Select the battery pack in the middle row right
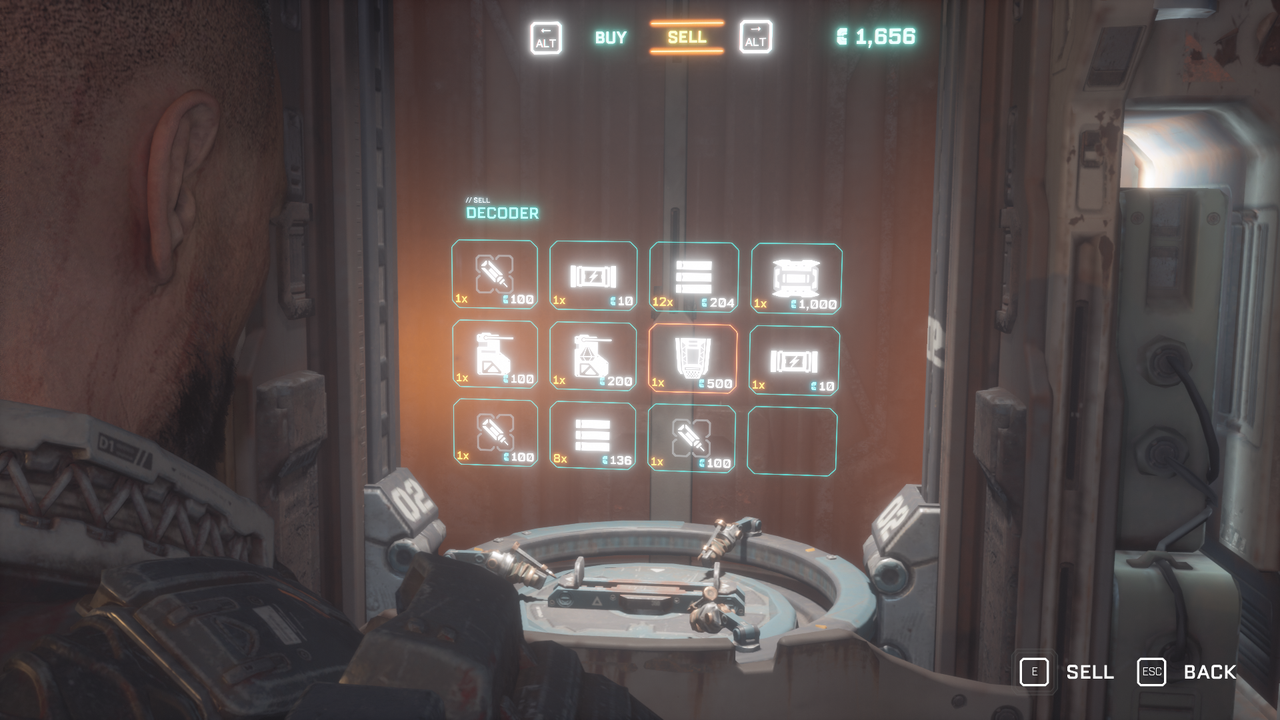Viewport: 1280px width, 720px height. [x=794, y=357]
